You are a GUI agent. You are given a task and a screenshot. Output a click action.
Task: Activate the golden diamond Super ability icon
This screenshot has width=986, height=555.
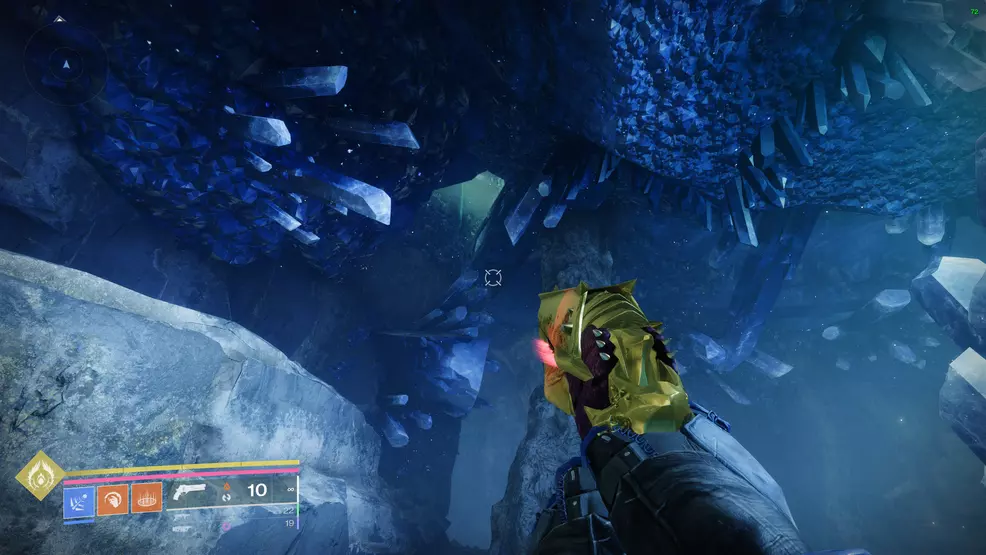coord(41,475)
